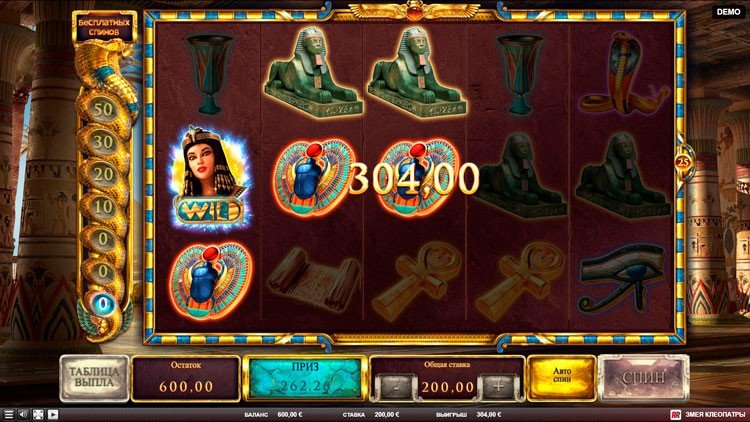Screen dimensions: 750x422
Task: Toggle the sound speaker icon
Action: [24, 414]
